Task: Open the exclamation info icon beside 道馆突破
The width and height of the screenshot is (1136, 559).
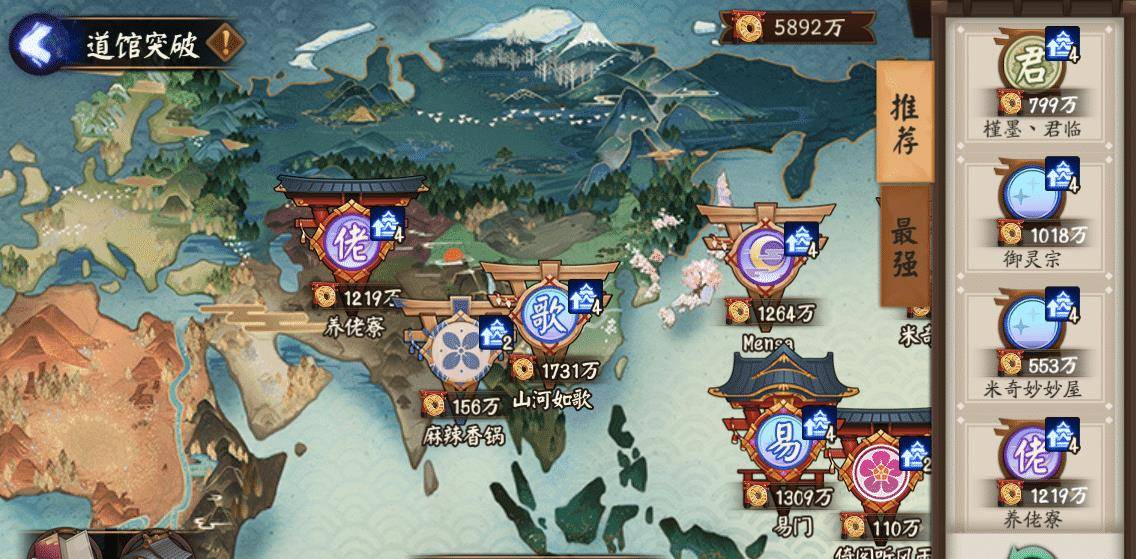Action: (x=229, y=44)
